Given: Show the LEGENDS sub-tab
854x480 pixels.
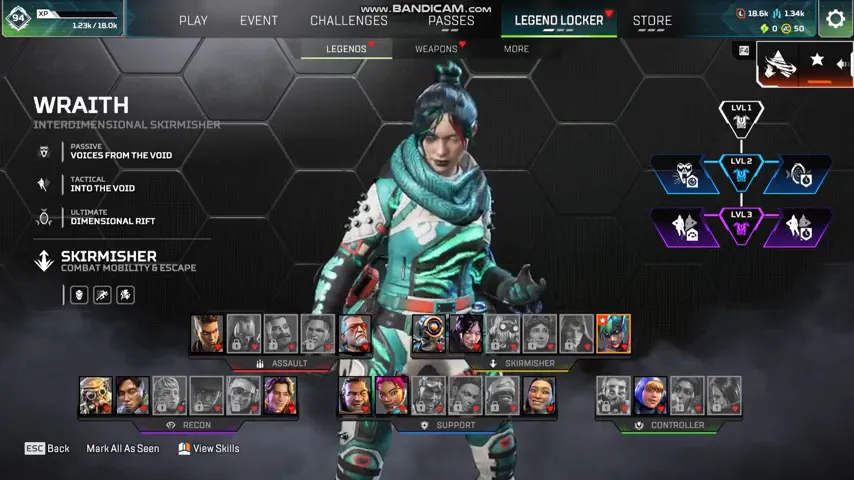Looking at the screenshot, I should (346, 48).
